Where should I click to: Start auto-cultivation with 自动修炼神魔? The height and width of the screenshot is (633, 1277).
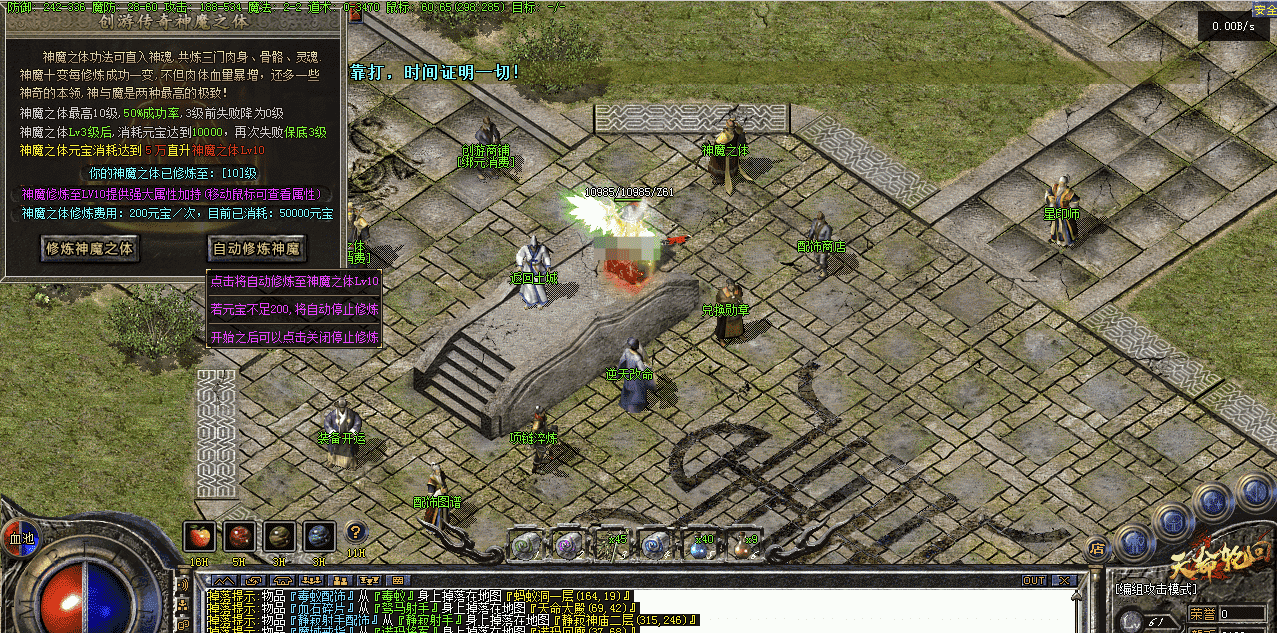coord(257,247)
